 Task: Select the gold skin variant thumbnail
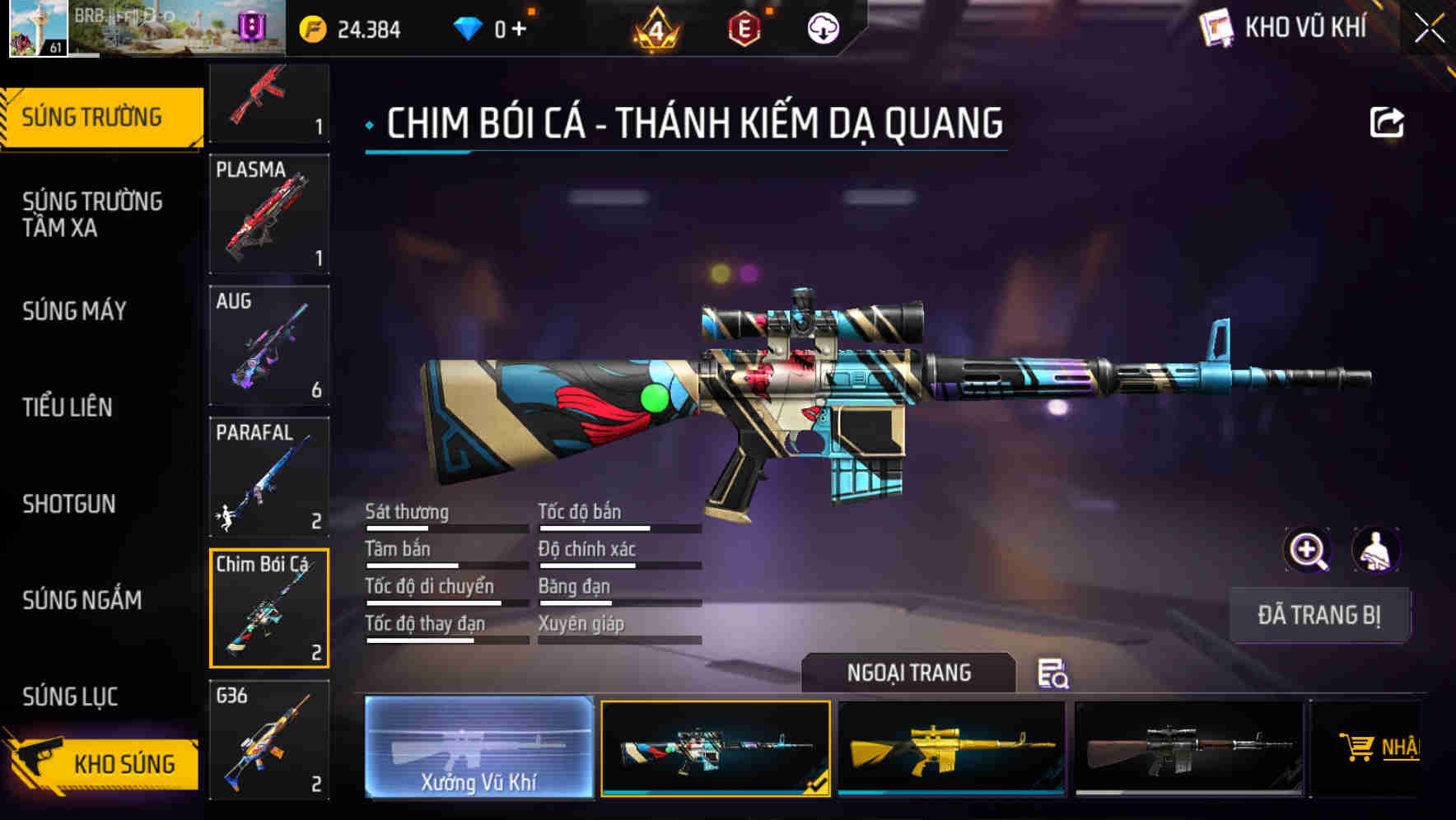pos(951,748)
